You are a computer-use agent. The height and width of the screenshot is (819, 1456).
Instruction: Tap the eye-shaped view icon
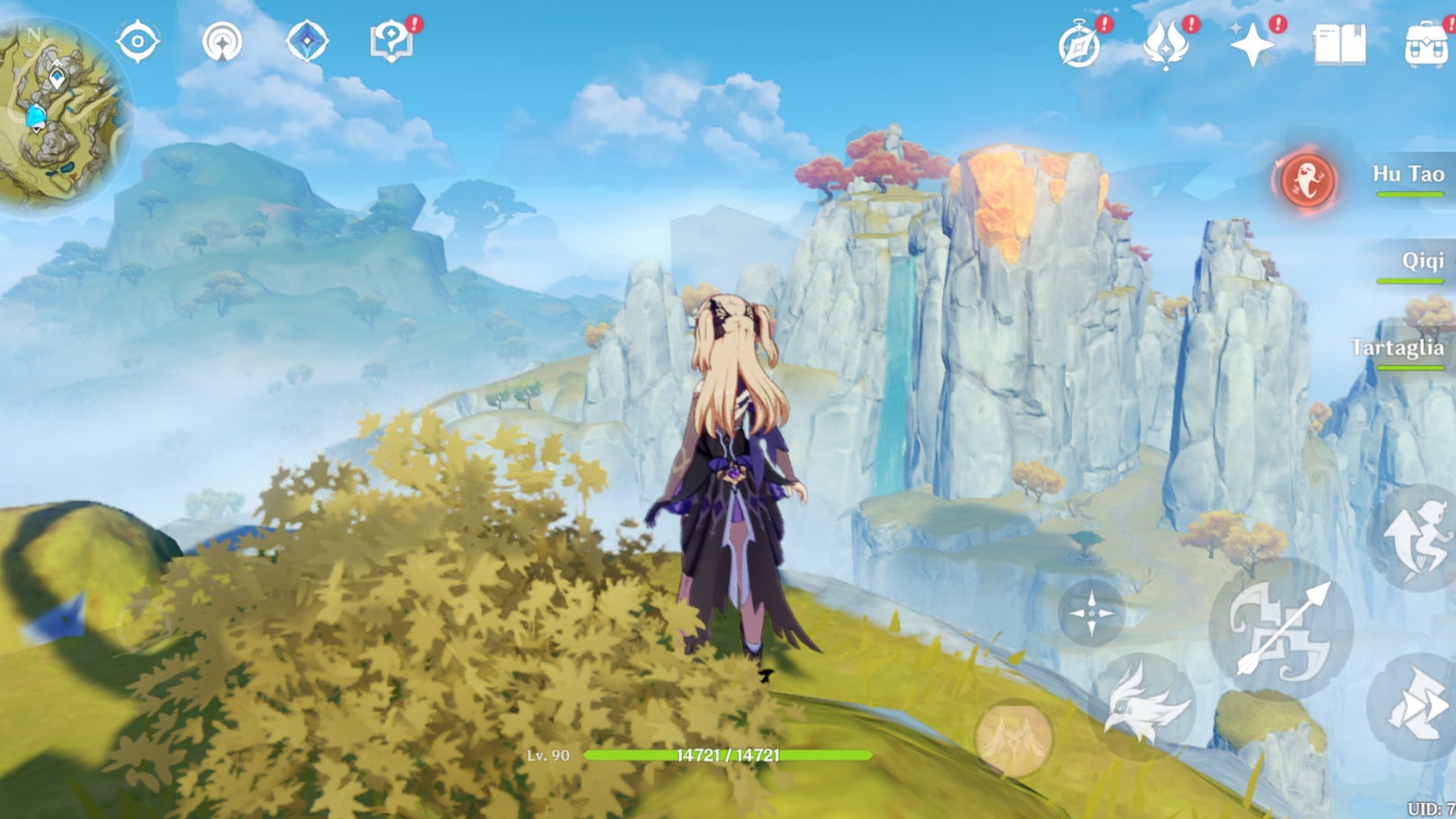(x=138, y=42)
